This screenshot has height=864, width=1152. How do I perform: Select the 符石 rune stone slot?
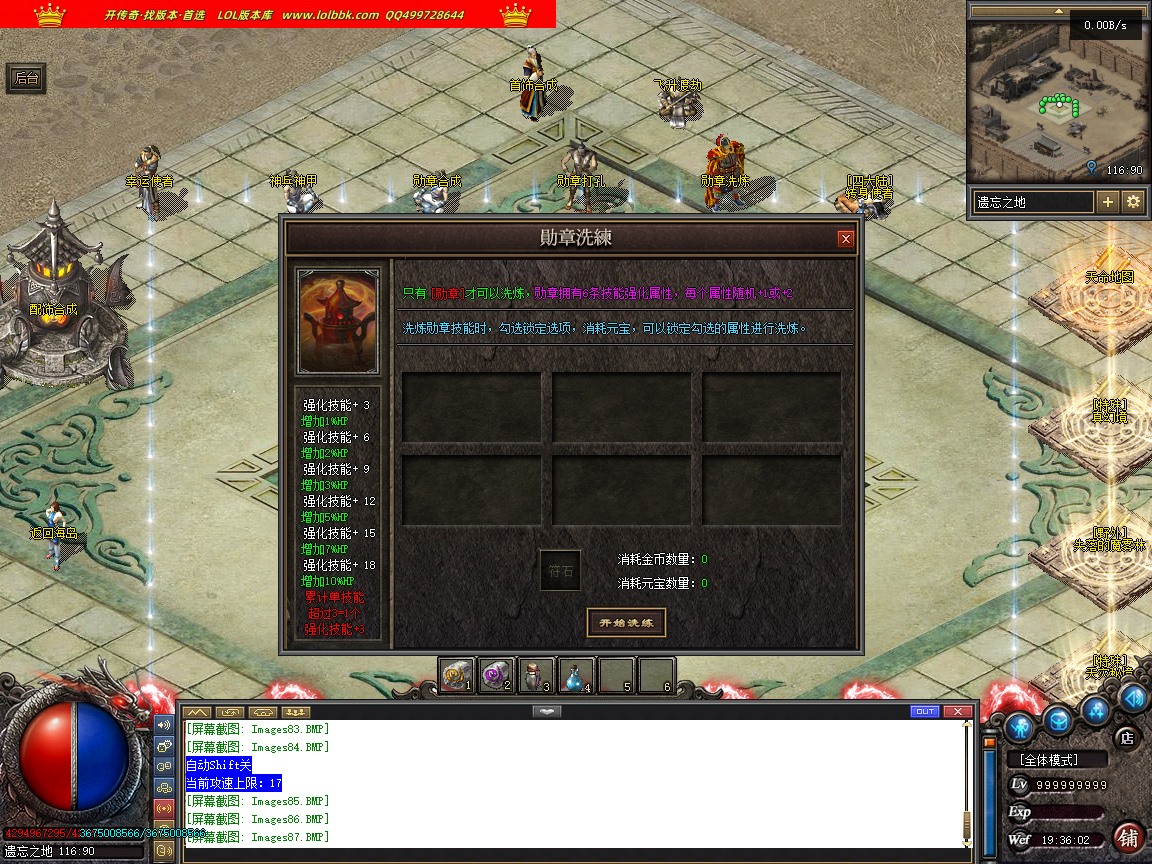click(x=560, y=571)
